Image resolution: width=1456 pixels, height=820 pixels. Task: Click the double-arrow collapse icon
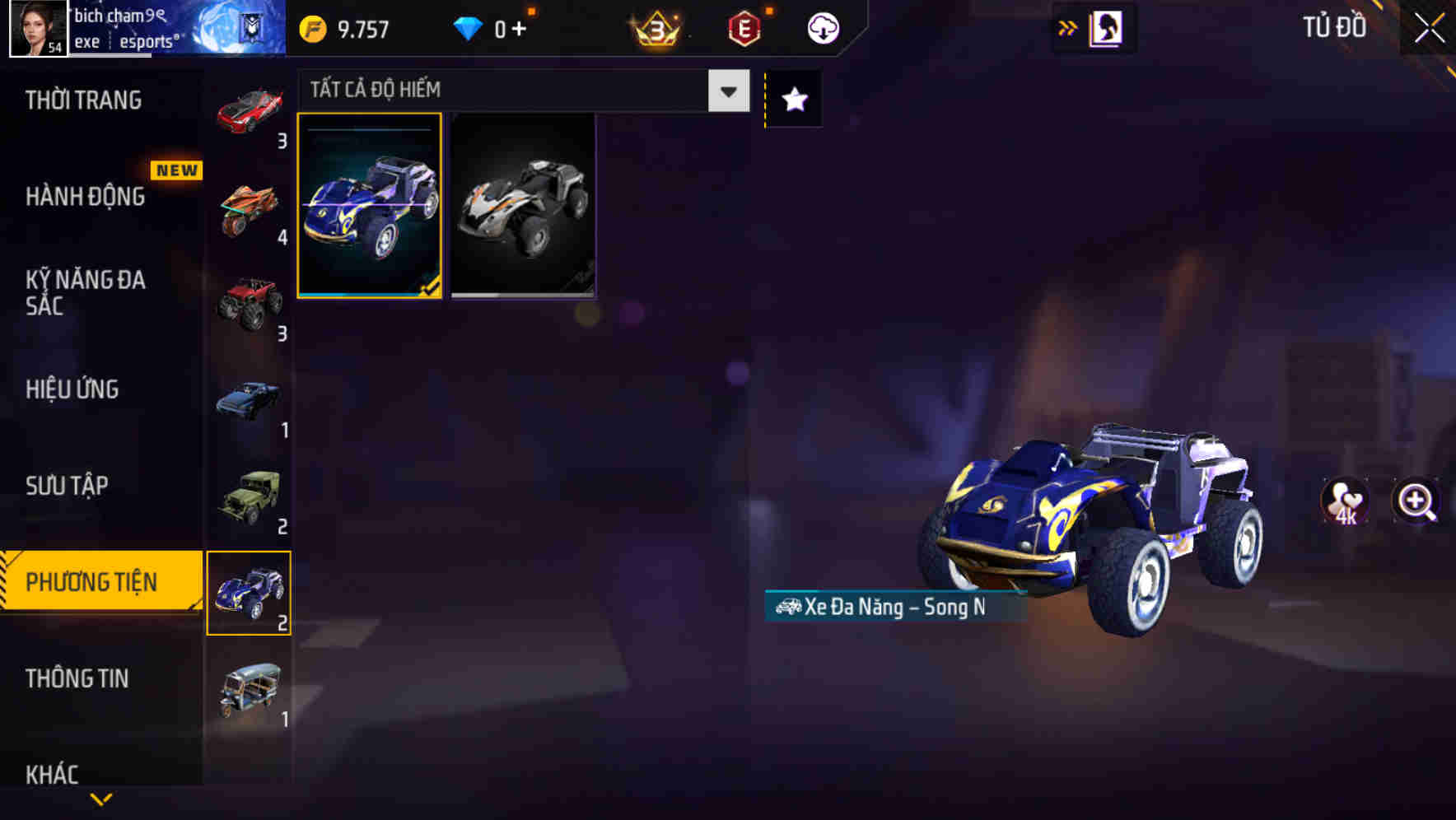click(x=1066, y=27)
